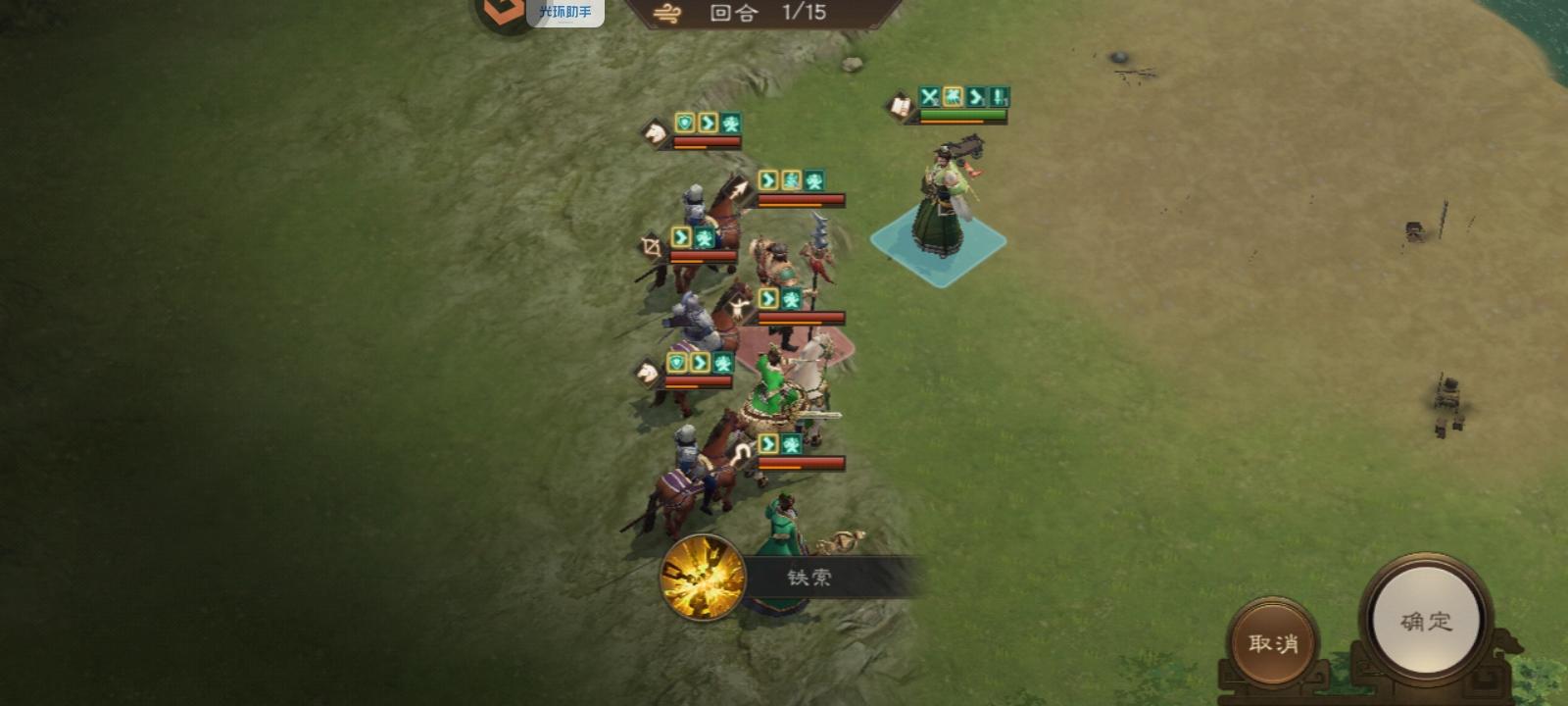This screenshot has width=1568, height=706.
Task: Select the 铁索 skill name label
Action: coord(808,577)
